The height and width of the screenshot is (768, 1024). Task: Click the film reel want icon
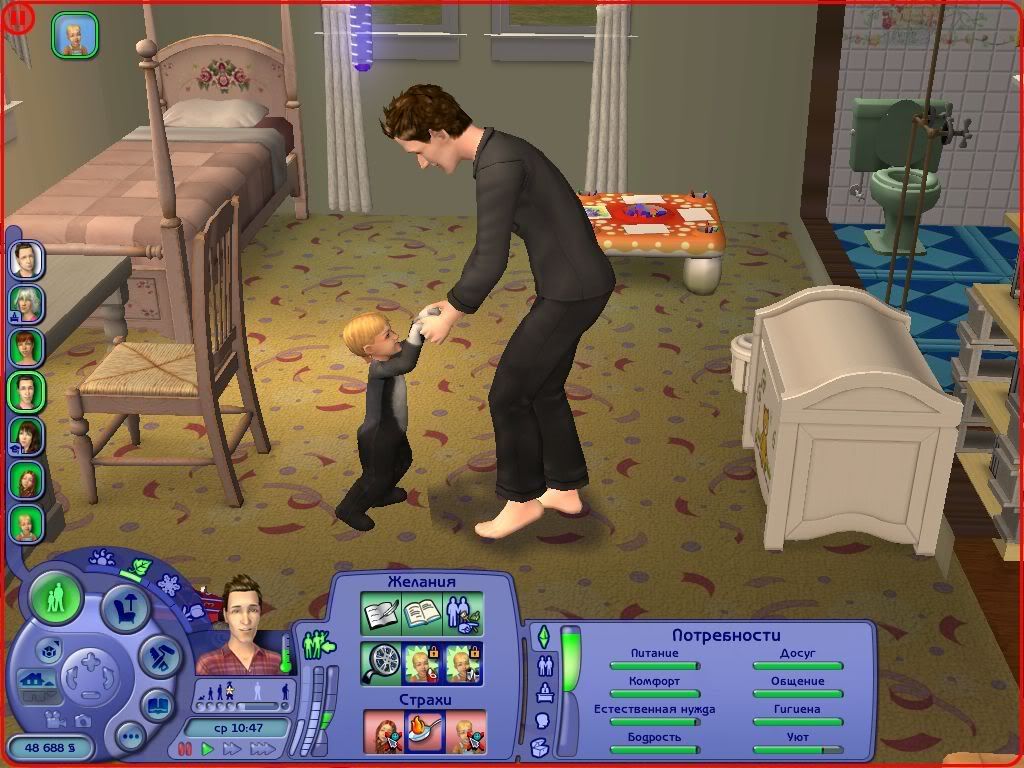point(382,662)
